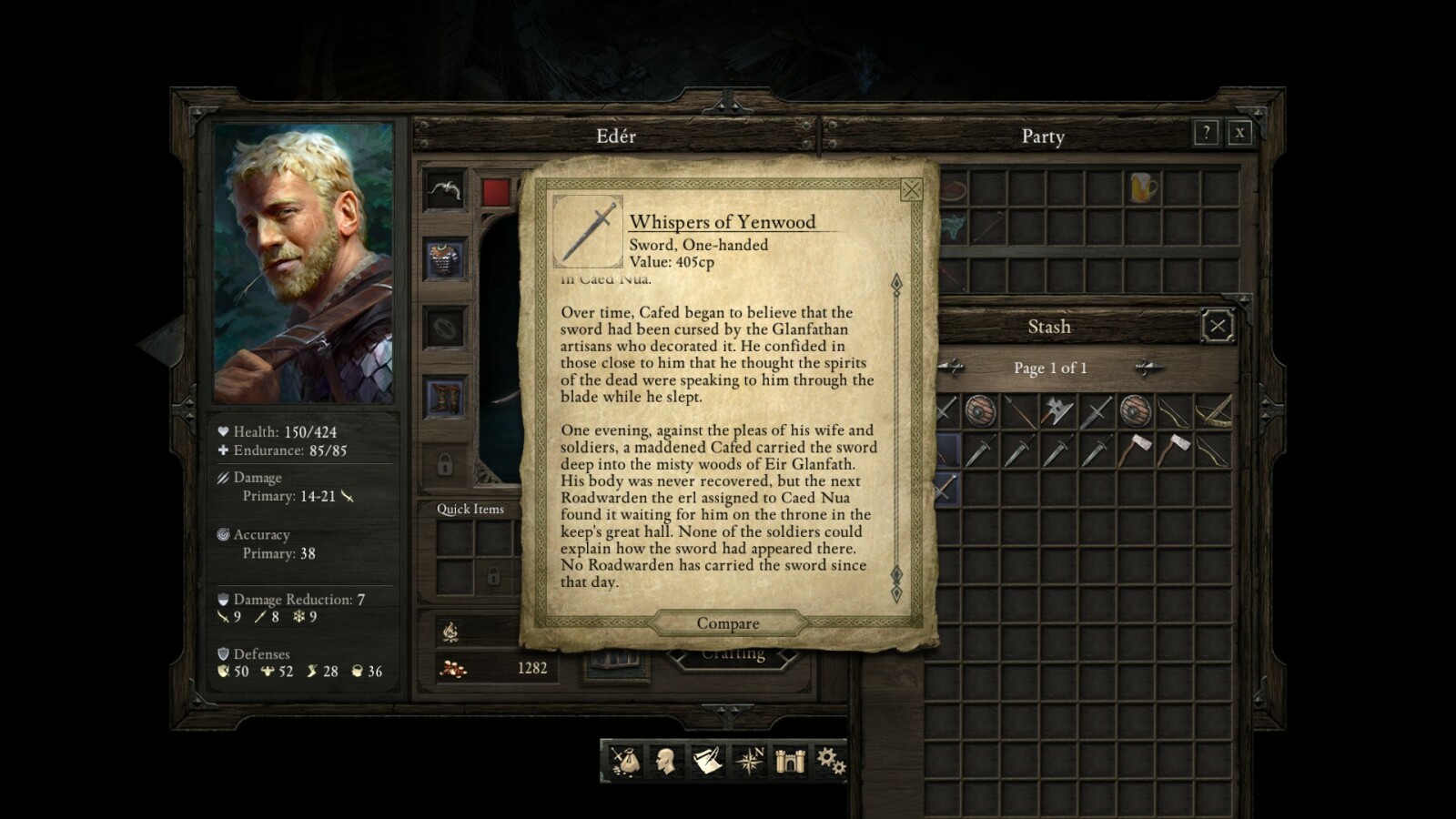Close the Stash panel
Screen dimensions: 1456x819
point(1218,326)
